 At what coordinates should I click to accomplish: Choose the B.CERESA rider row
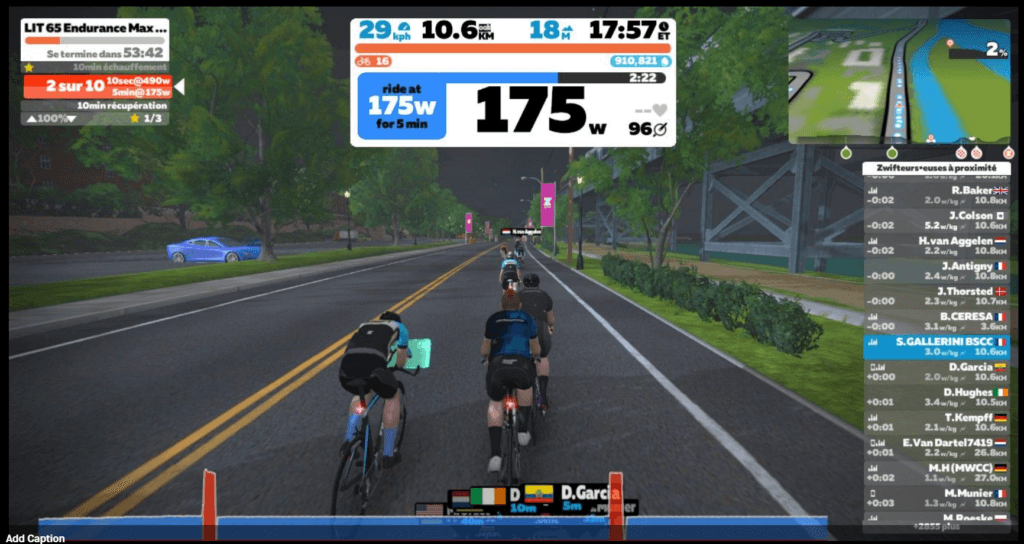(x=936, y=321)
